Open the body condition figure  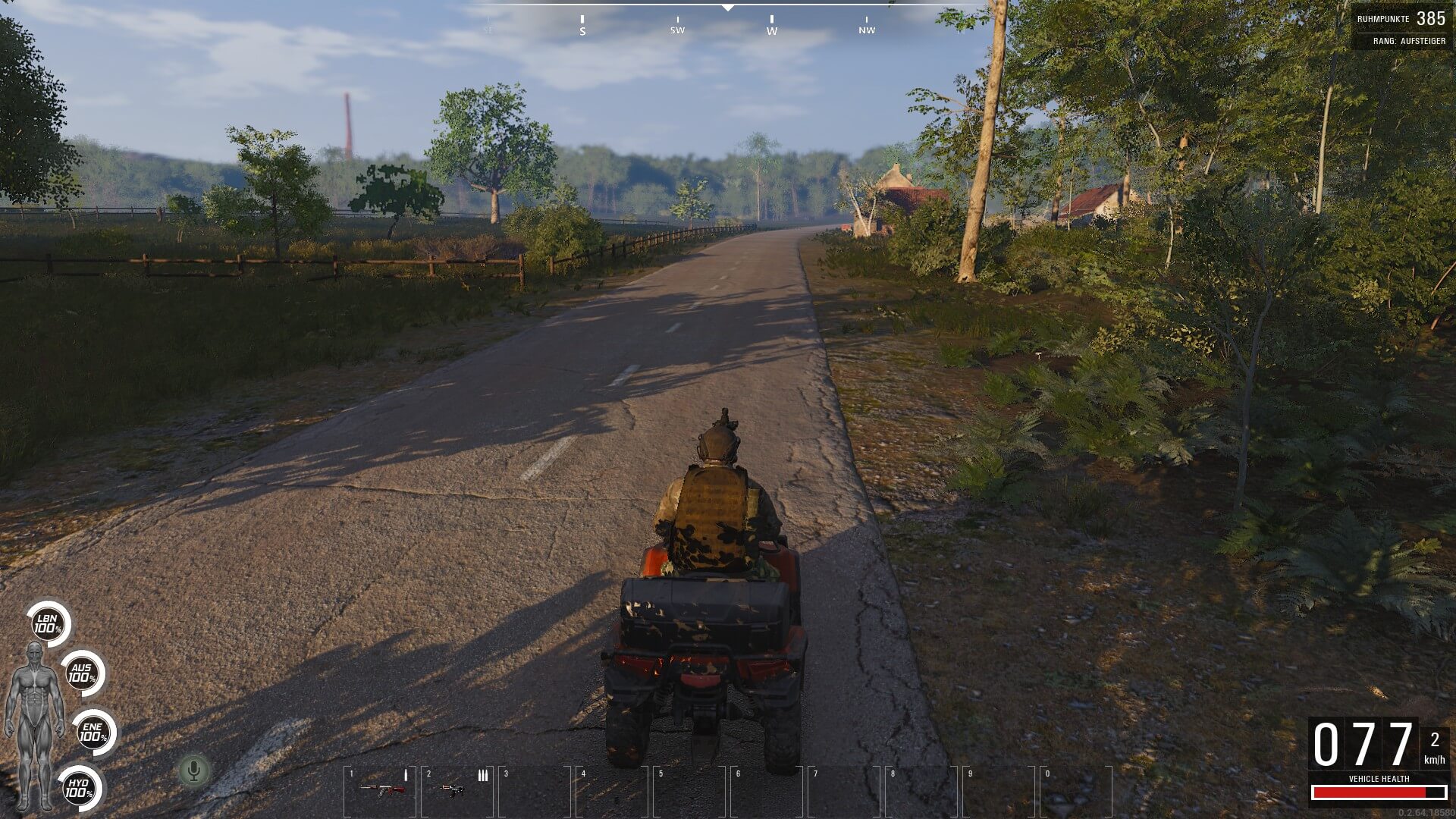point(35,724)
